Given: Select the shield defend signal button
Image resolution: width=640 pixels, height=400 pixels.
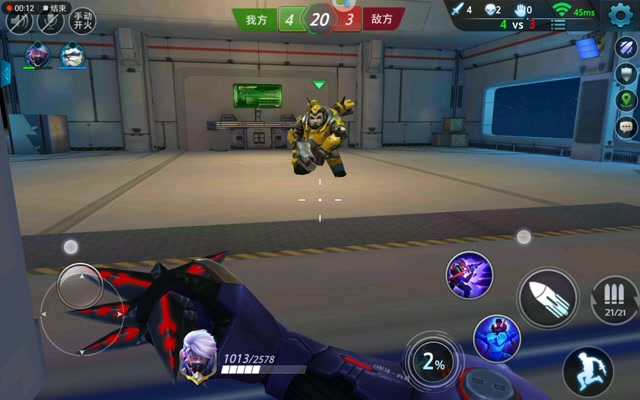Looking at the screenshot, I should pos(626,74).
